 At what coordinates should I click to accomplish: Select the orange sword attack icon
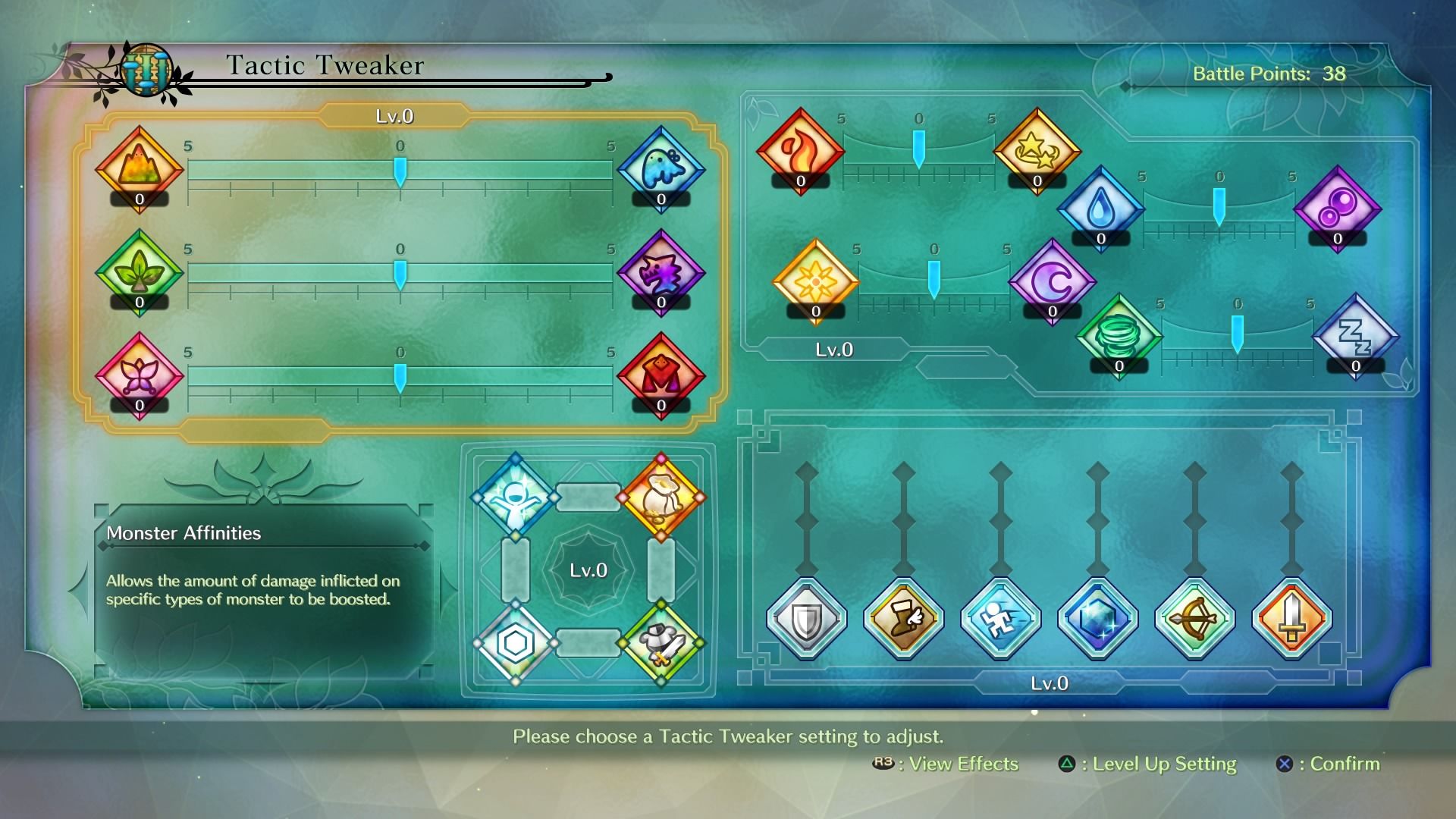coord(1291,617)
